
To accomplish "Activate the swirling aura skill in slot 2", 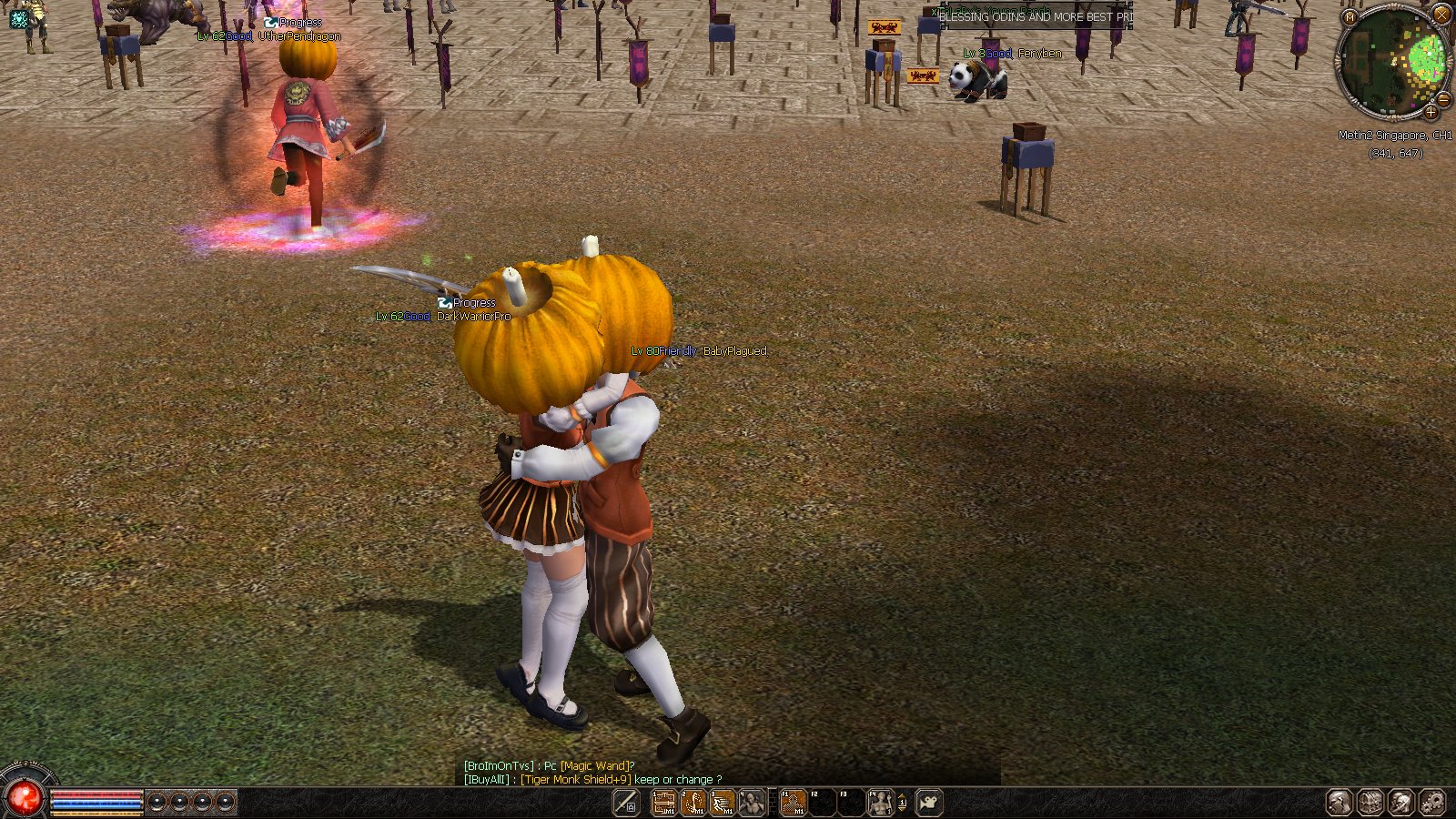I will 693,803.
